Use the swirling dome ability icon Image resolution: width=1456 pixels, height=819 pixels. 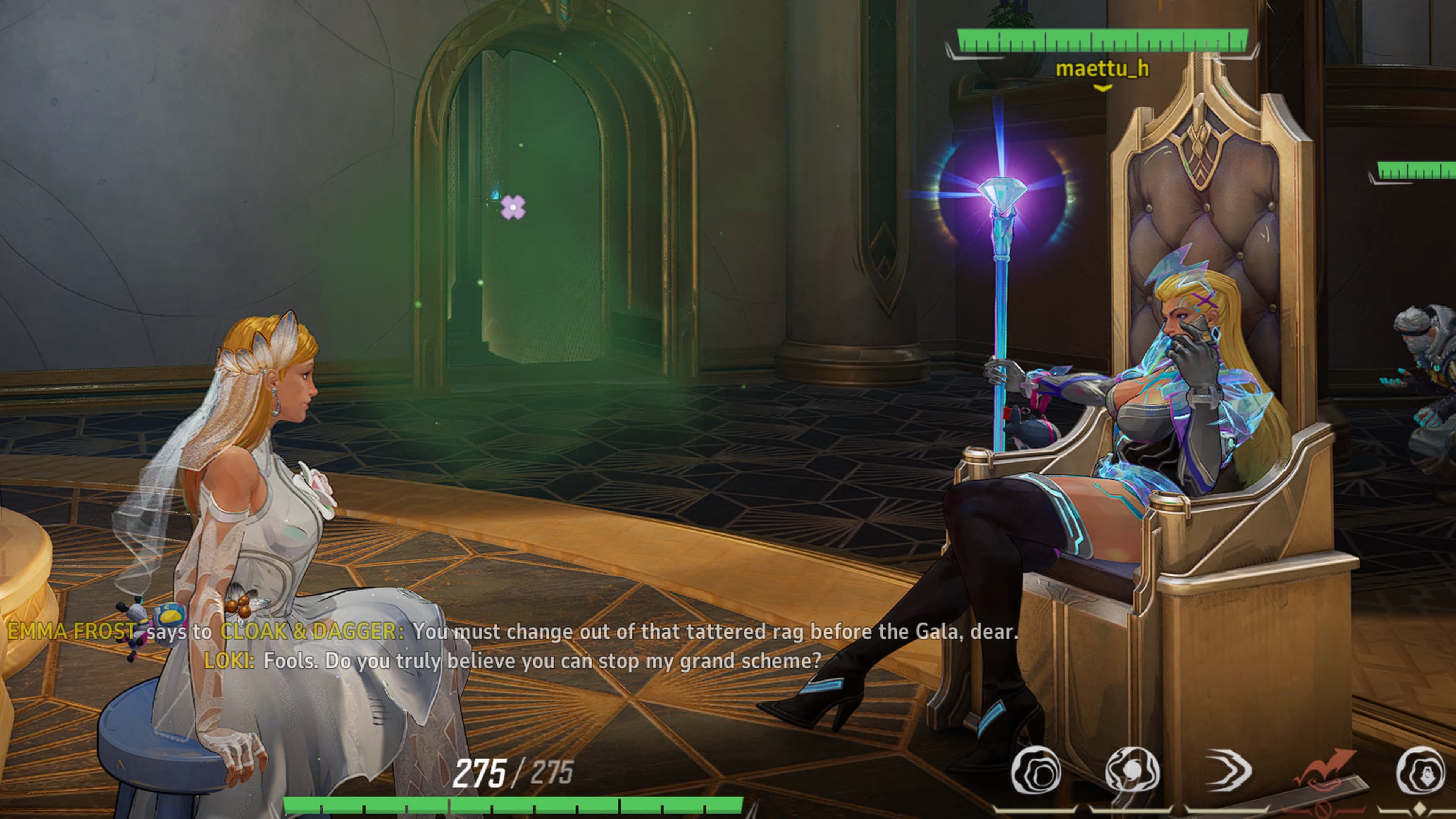click(1132, 771)
